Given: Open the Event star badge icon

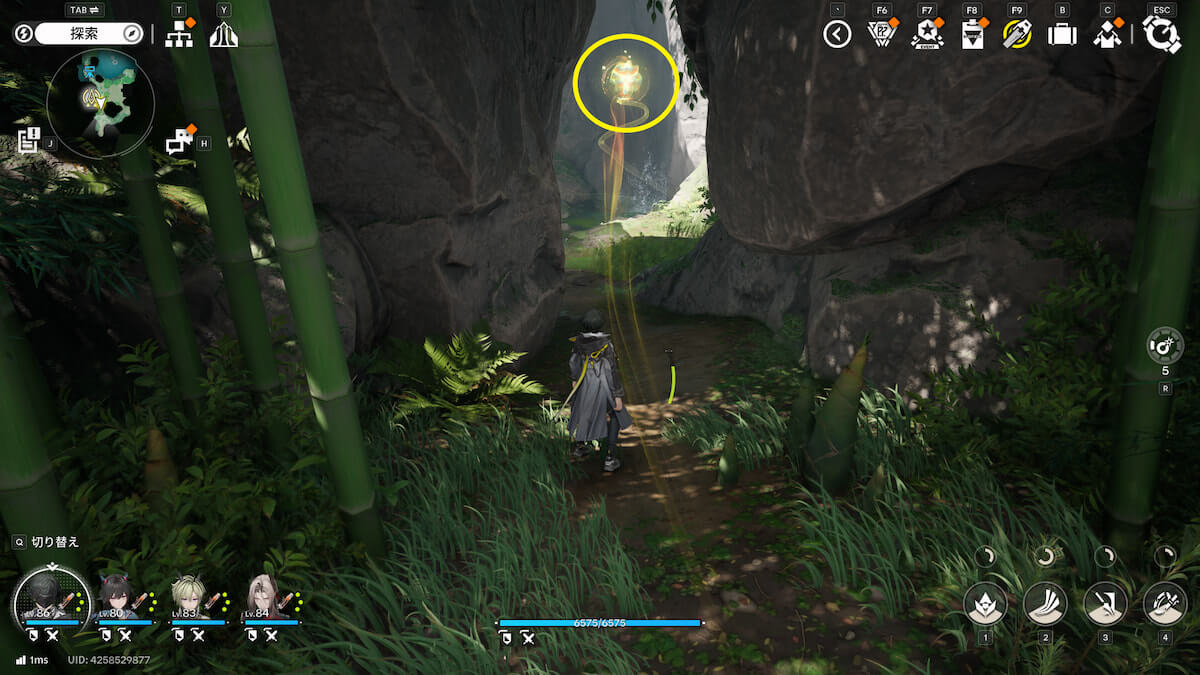Looking at the screenshot, I should tap(927, 34).
